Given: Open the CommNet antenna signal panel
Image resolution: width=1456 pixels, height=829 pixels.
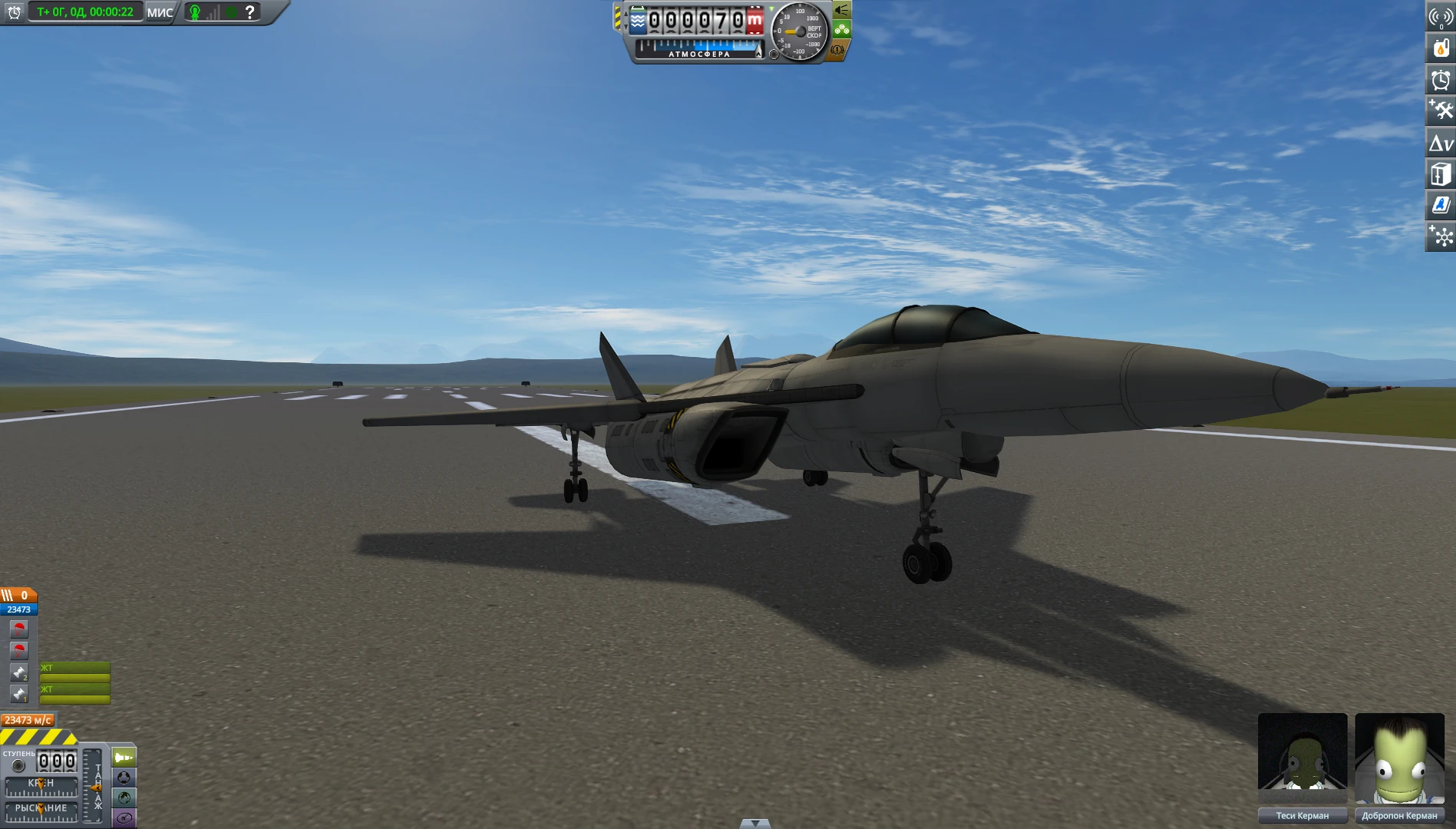Looking at the screenshot, I should click(1441, 17).
